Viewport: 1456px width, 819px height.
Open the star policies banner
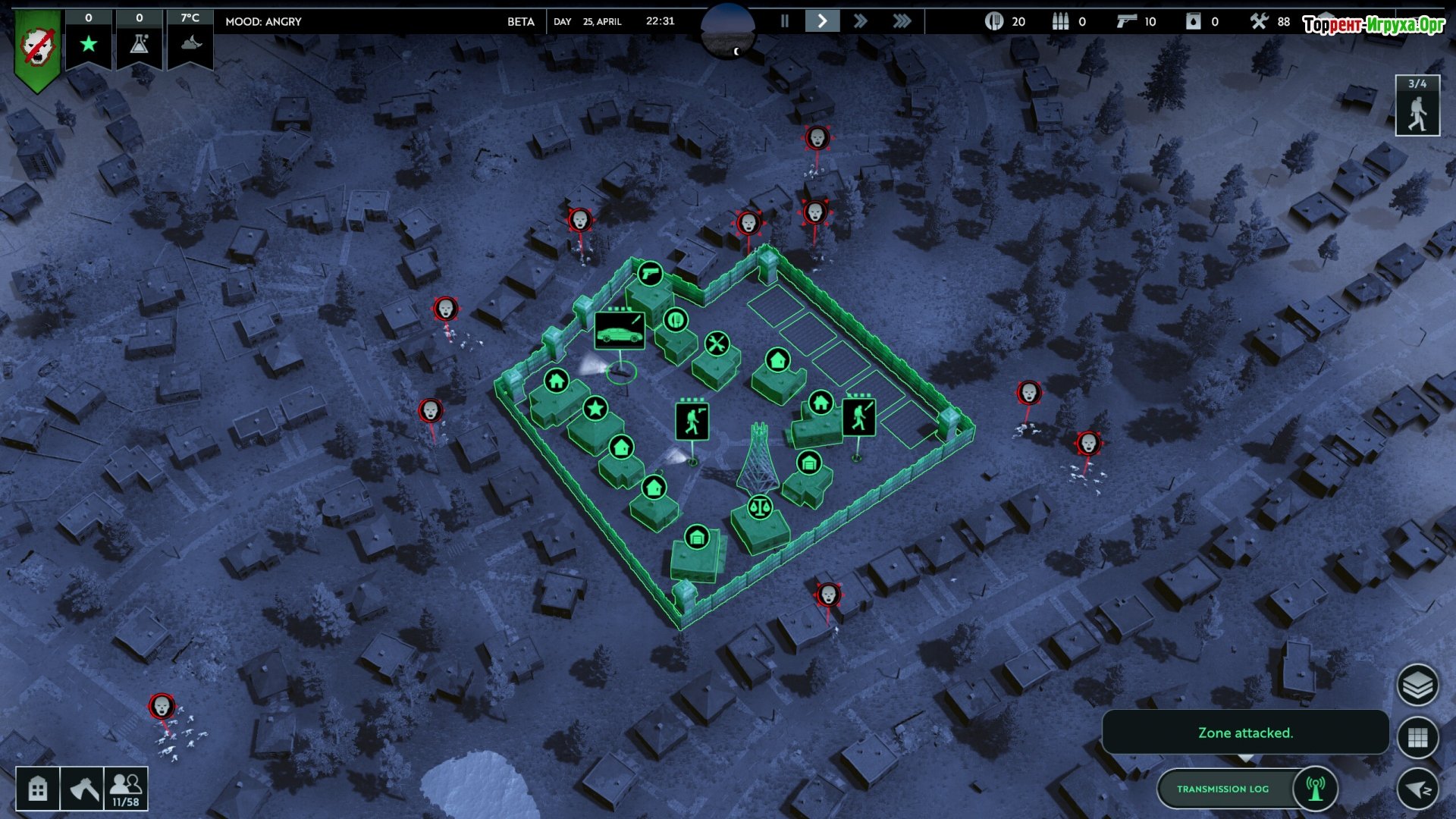tap(89, 43)
